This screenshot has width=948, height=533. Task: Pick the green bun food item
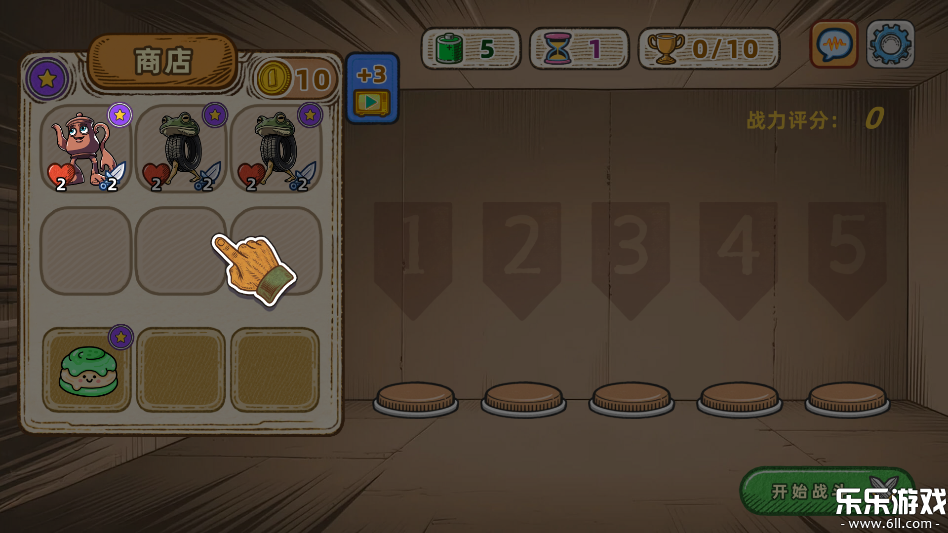click(x=86, y=368)
